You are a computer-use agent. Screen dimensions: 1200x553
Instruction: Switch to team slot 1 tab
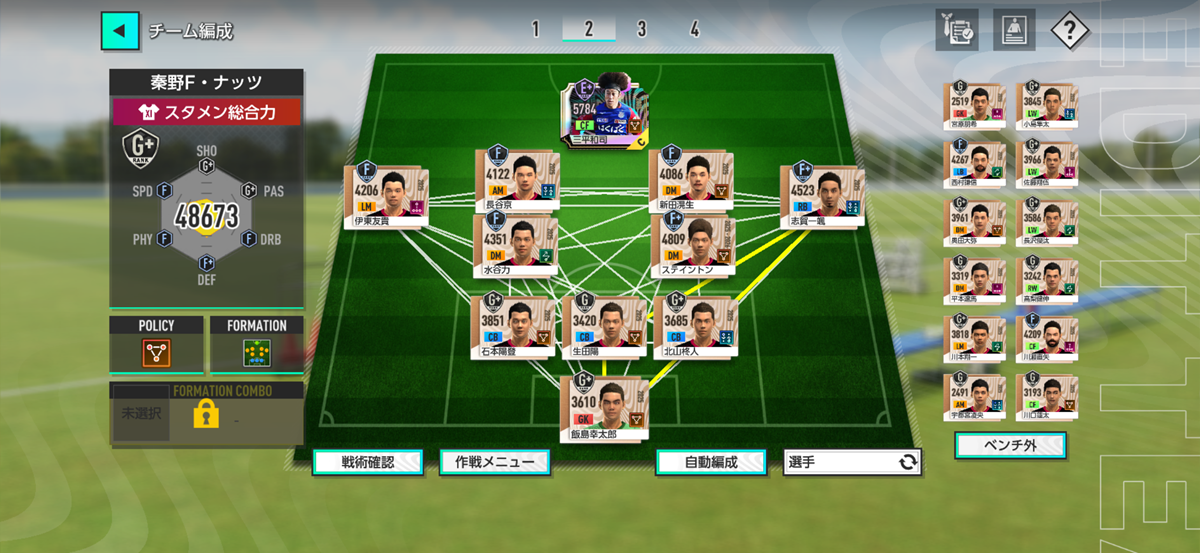click(535, 29)
